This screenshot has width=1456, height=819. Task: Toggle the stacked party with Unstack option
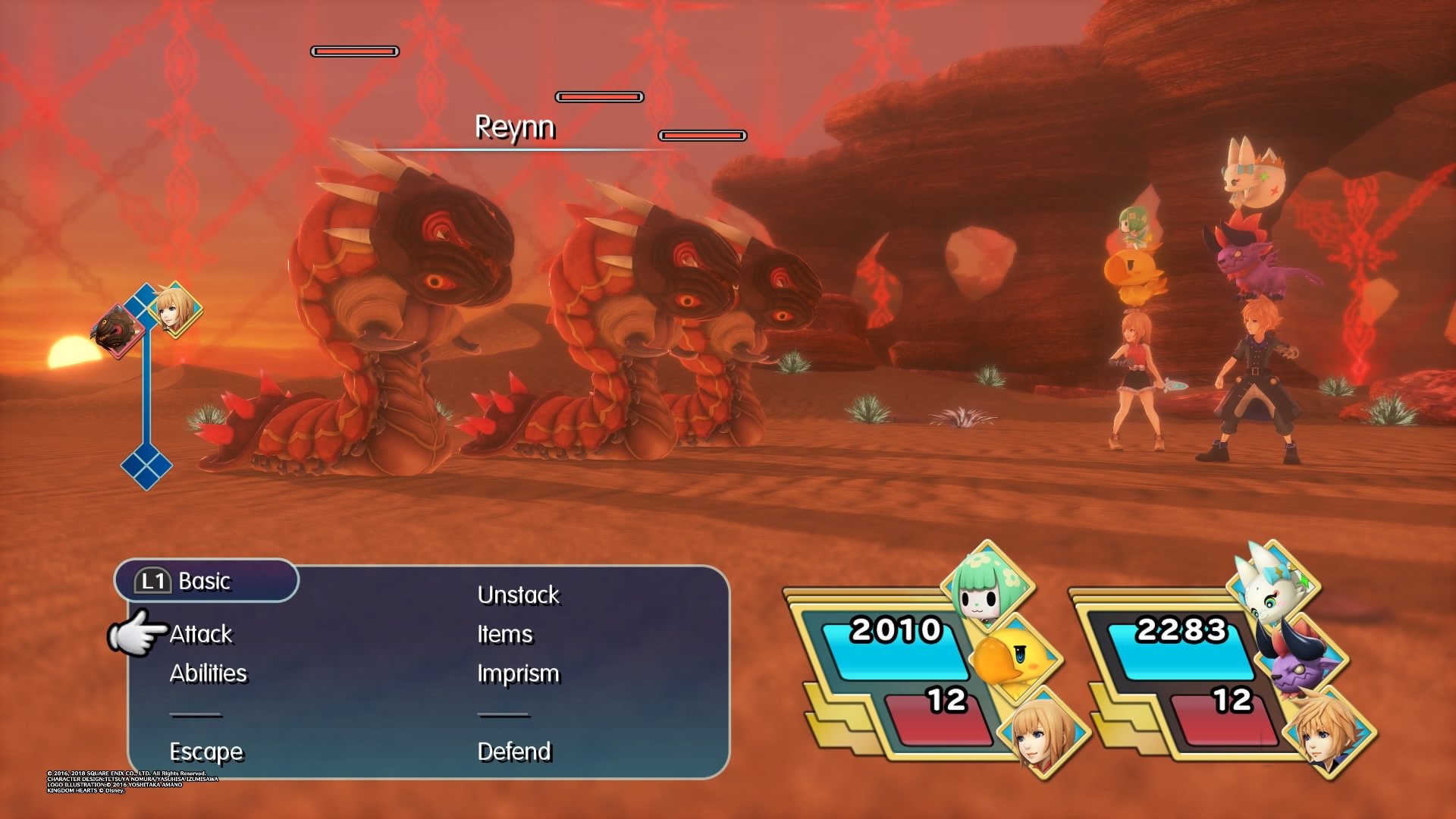coord(519,595)
